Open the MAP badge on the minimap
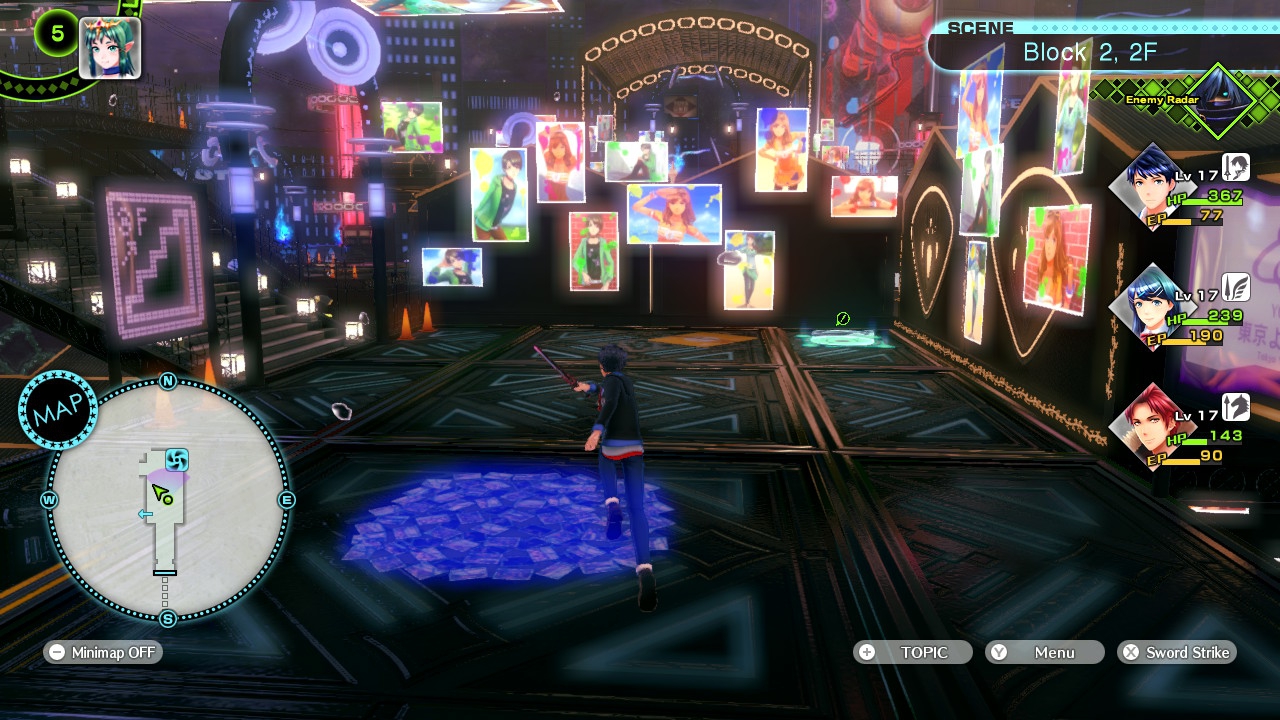The image size is (1280, 720). click(x=57, y=410)
